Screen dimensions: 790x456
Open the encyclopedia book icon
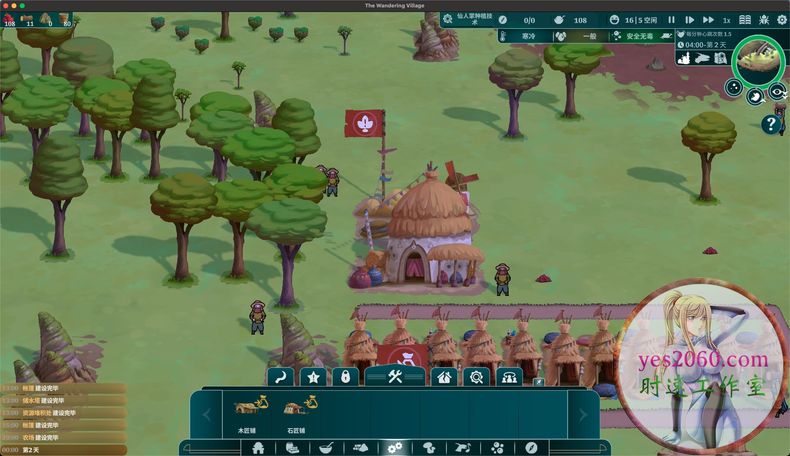(745, 20)
